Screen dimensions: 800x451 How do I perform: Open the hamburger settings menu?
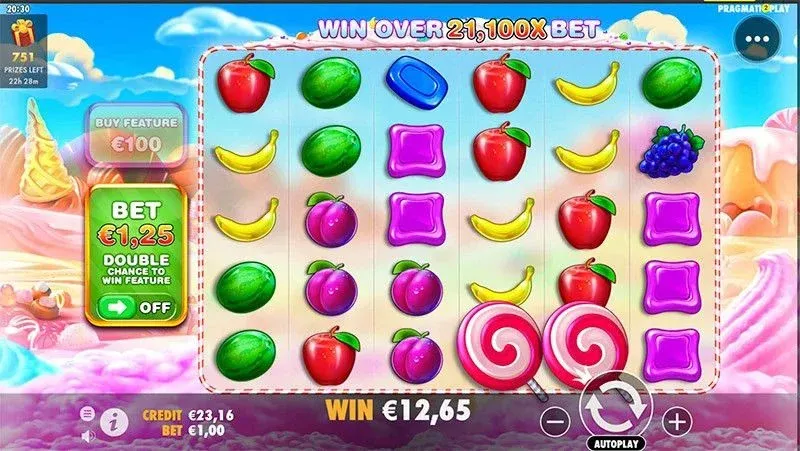[87, 412]
